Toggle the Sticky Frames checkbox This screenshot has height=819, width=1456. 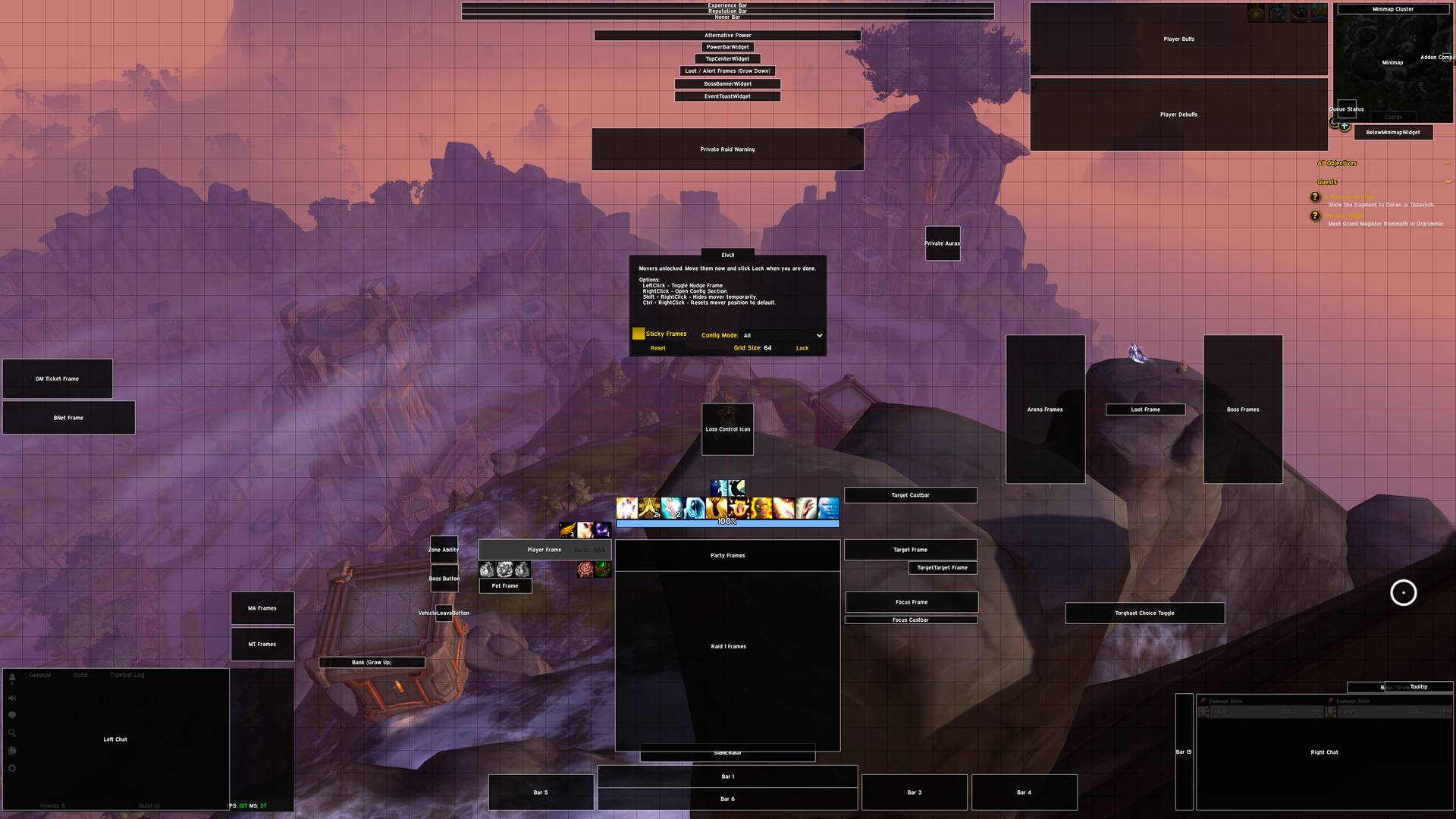tap(639, 334)
